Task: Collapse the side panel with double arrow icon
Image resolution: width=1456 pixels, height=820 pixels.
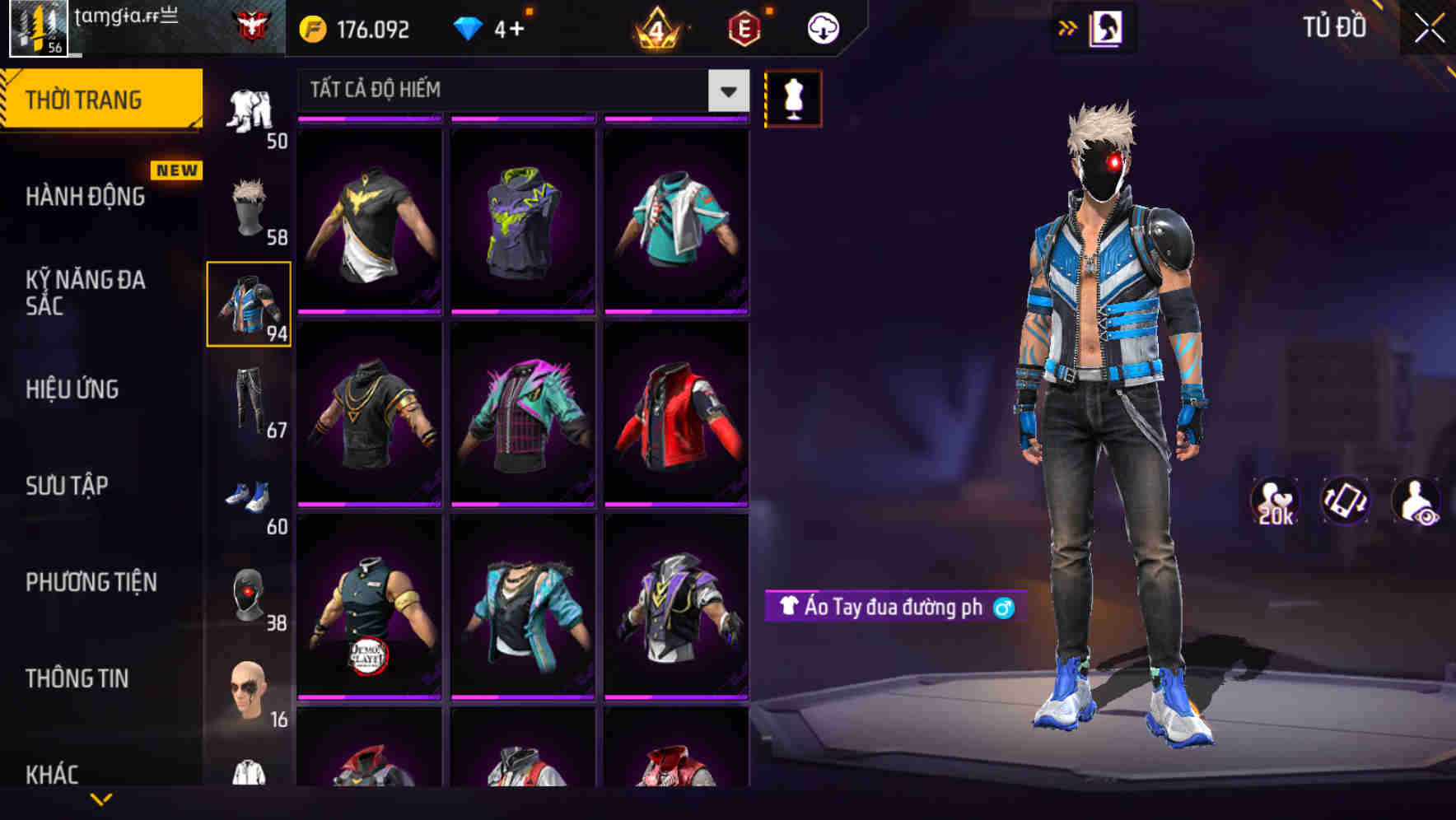Action: click(1068, 27)
